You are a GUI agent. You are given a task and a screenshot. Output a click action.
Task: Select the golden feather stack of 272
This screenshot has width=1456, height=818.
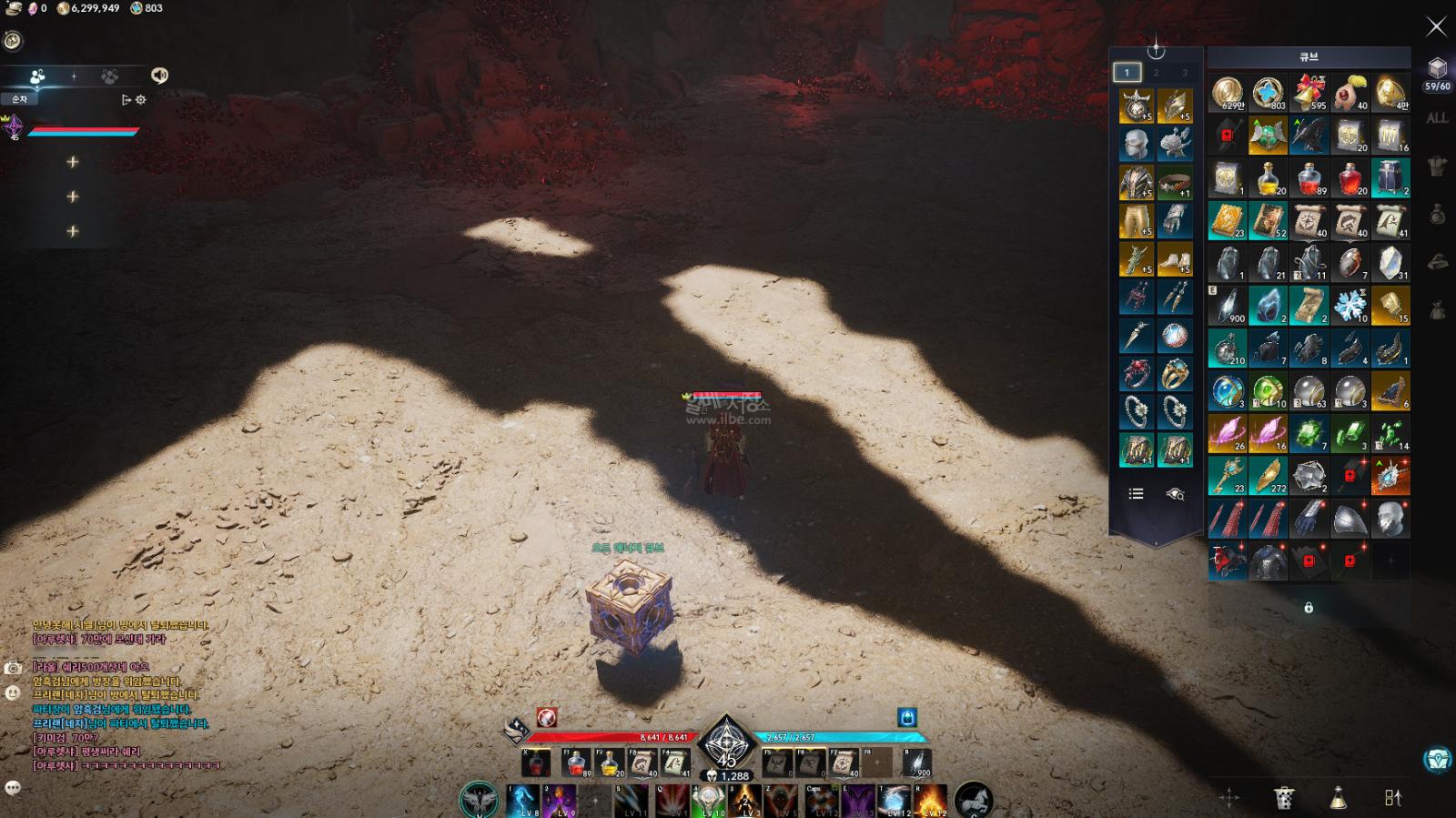click(x=1268, y=476)
